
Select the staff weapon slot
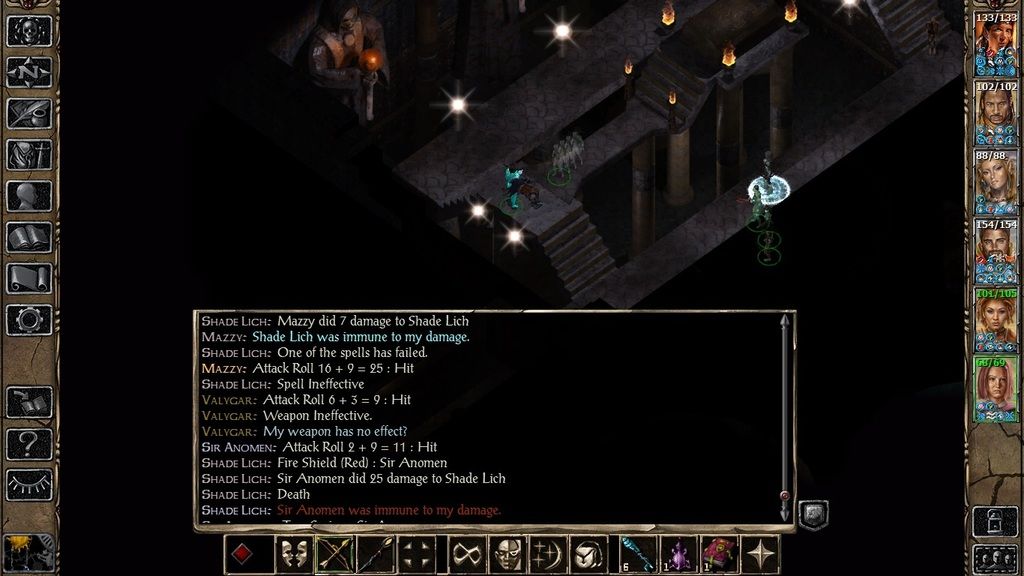[x=375, y=554]
